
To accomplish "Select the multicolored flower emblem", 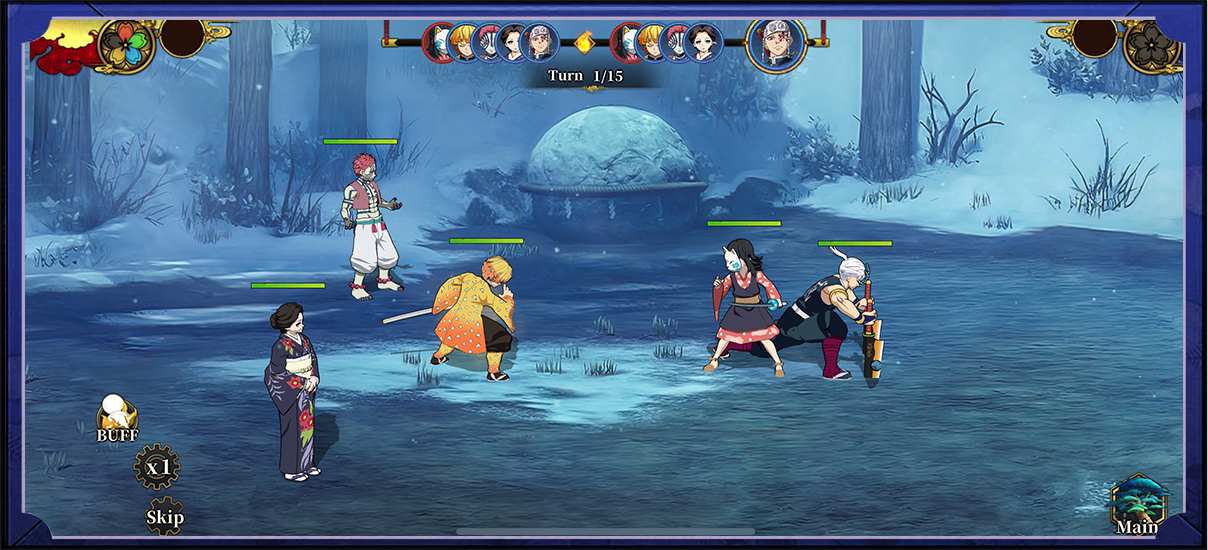I will click(x=126, y=46).
